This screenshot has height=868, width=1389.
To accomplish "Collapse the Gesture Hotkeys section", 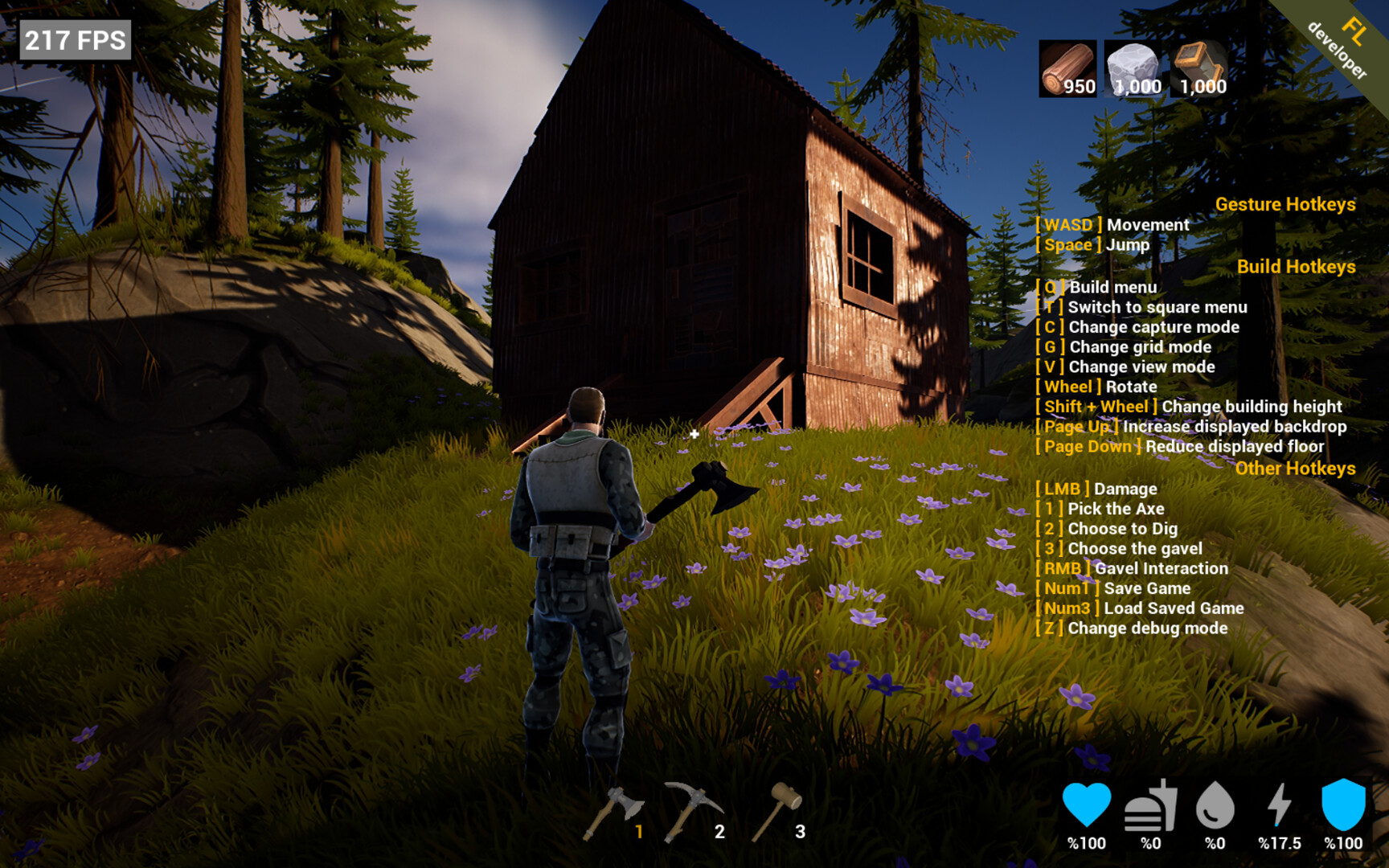I will click(1285, 204).
